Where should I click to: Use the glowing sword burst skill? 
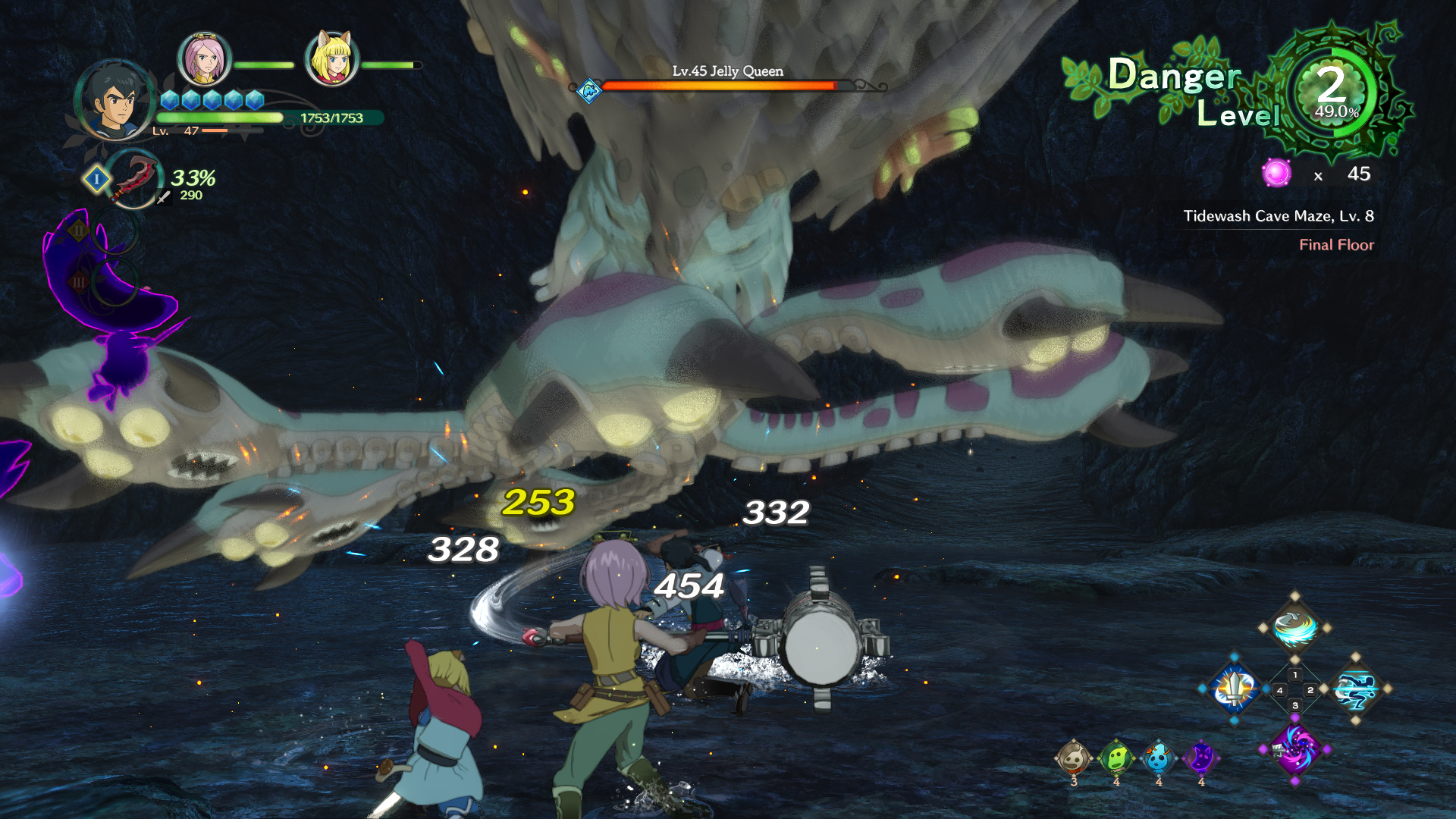pyautogui.click(x=1235, y=689)
